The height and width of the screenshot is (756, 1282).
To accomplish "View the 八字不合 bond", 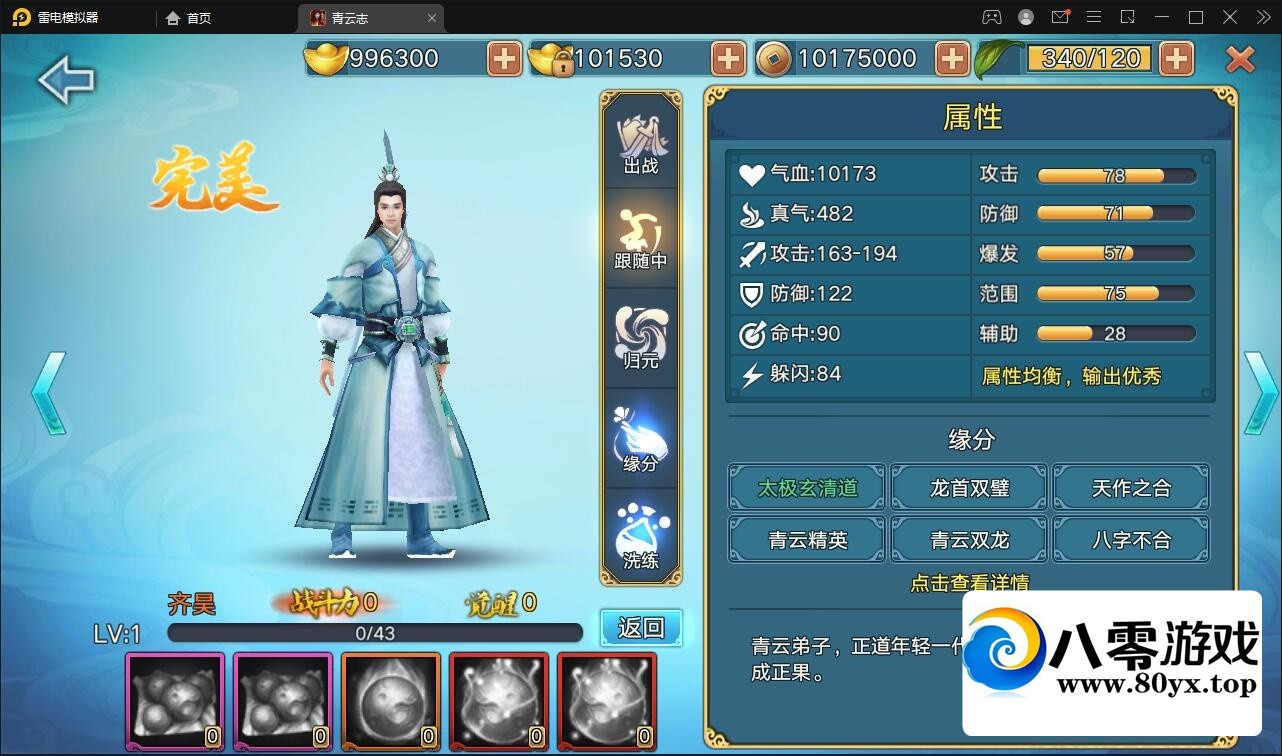I will tap(1131, 540).
